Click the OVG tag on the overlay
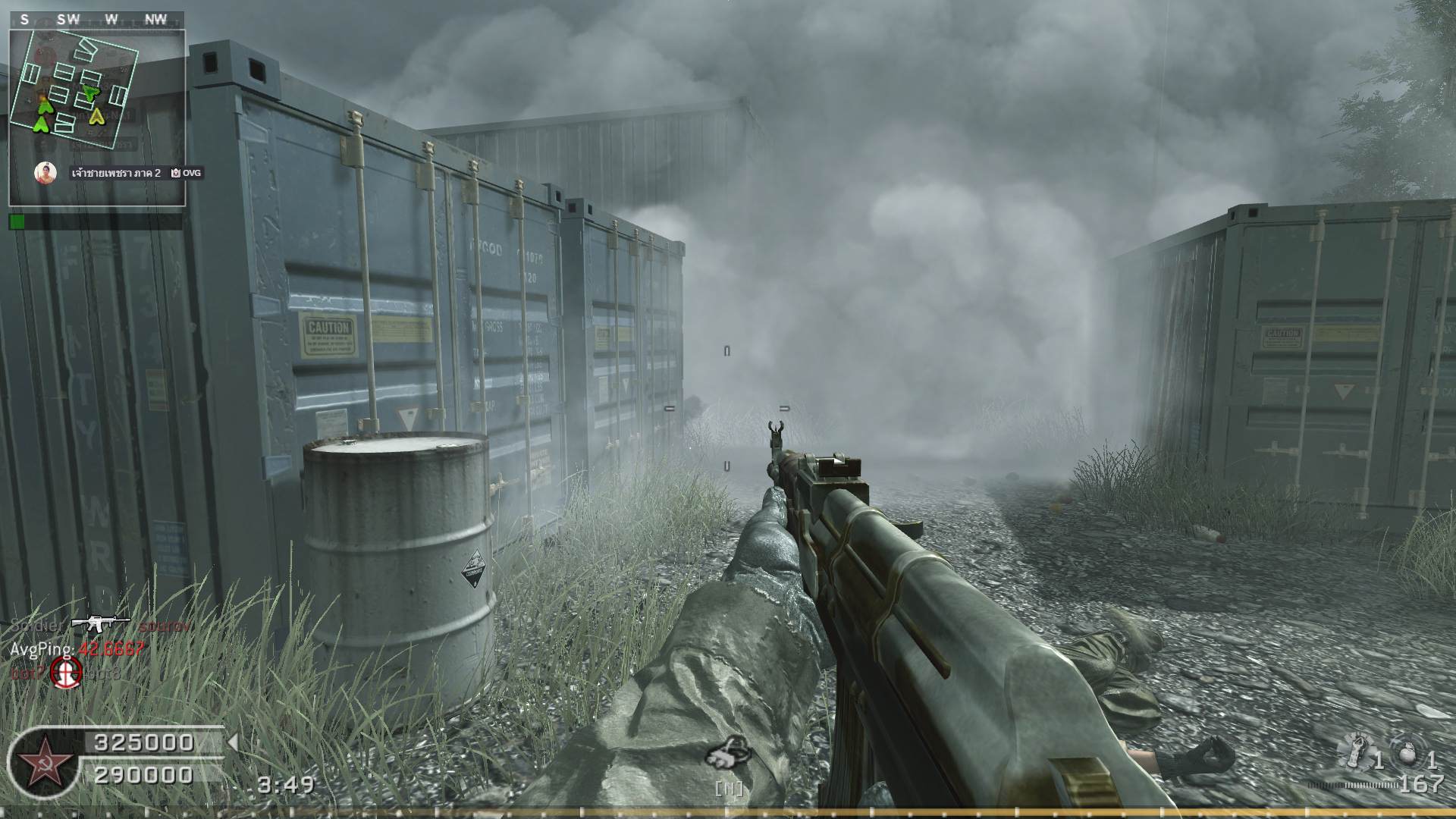 pos(187,173)
